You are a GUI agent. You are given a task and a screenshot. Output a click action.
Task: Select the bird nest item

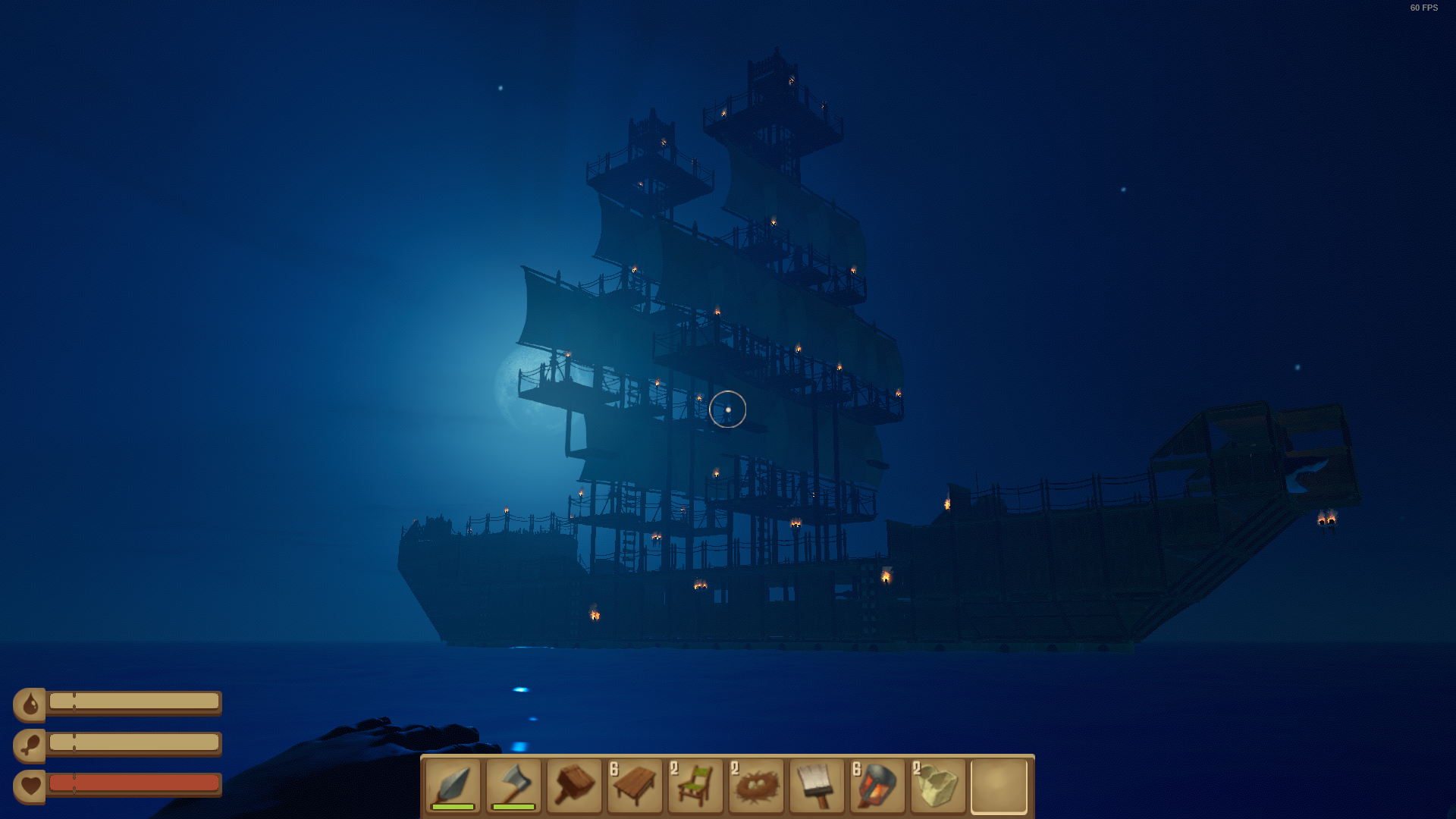(x=756, y=787)
